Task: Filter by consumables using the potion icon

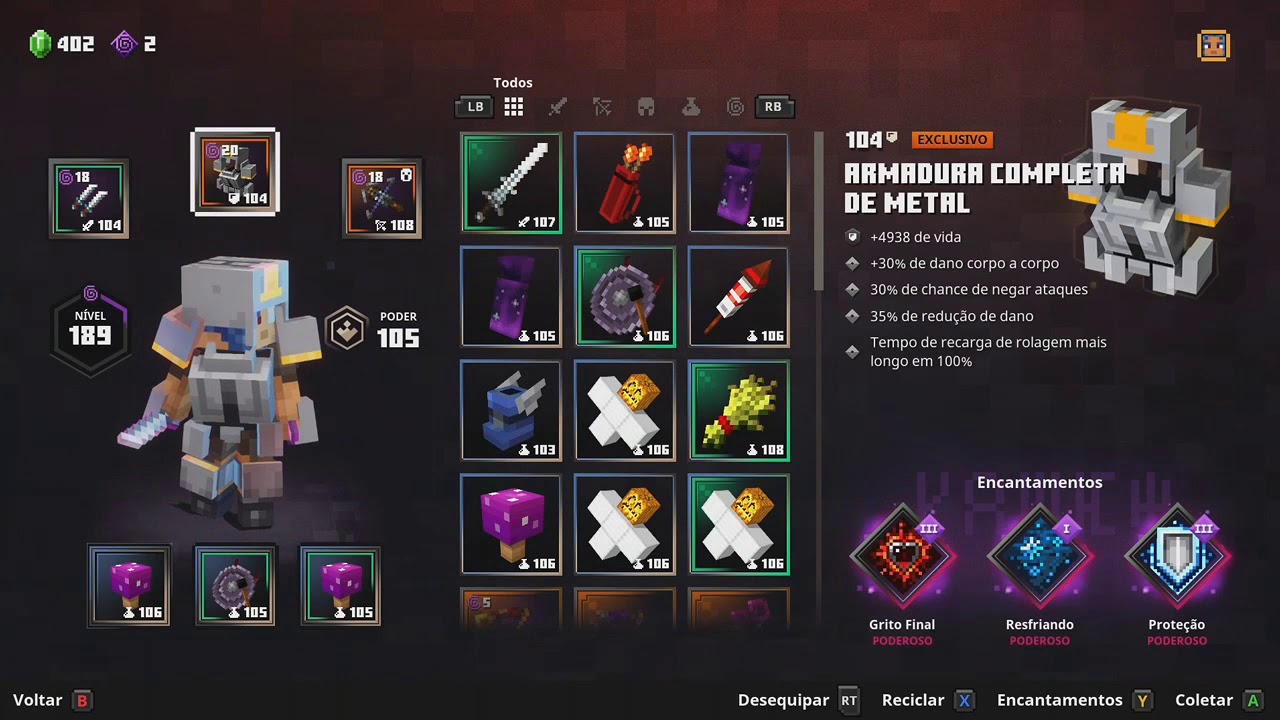Action: coord(691,107)
